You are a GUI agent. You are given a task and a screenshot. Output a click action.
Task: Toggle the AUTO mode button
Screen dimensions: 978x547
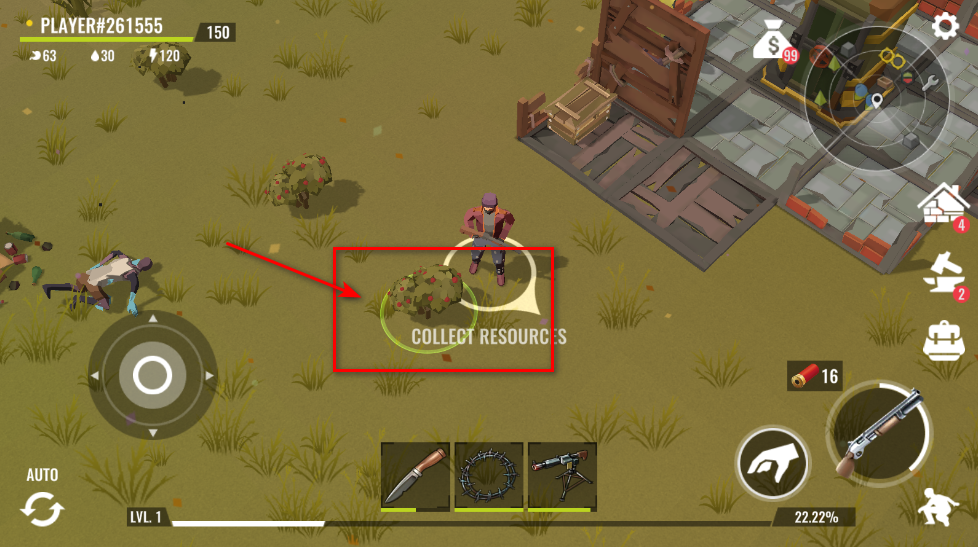[x=42, y=501]
